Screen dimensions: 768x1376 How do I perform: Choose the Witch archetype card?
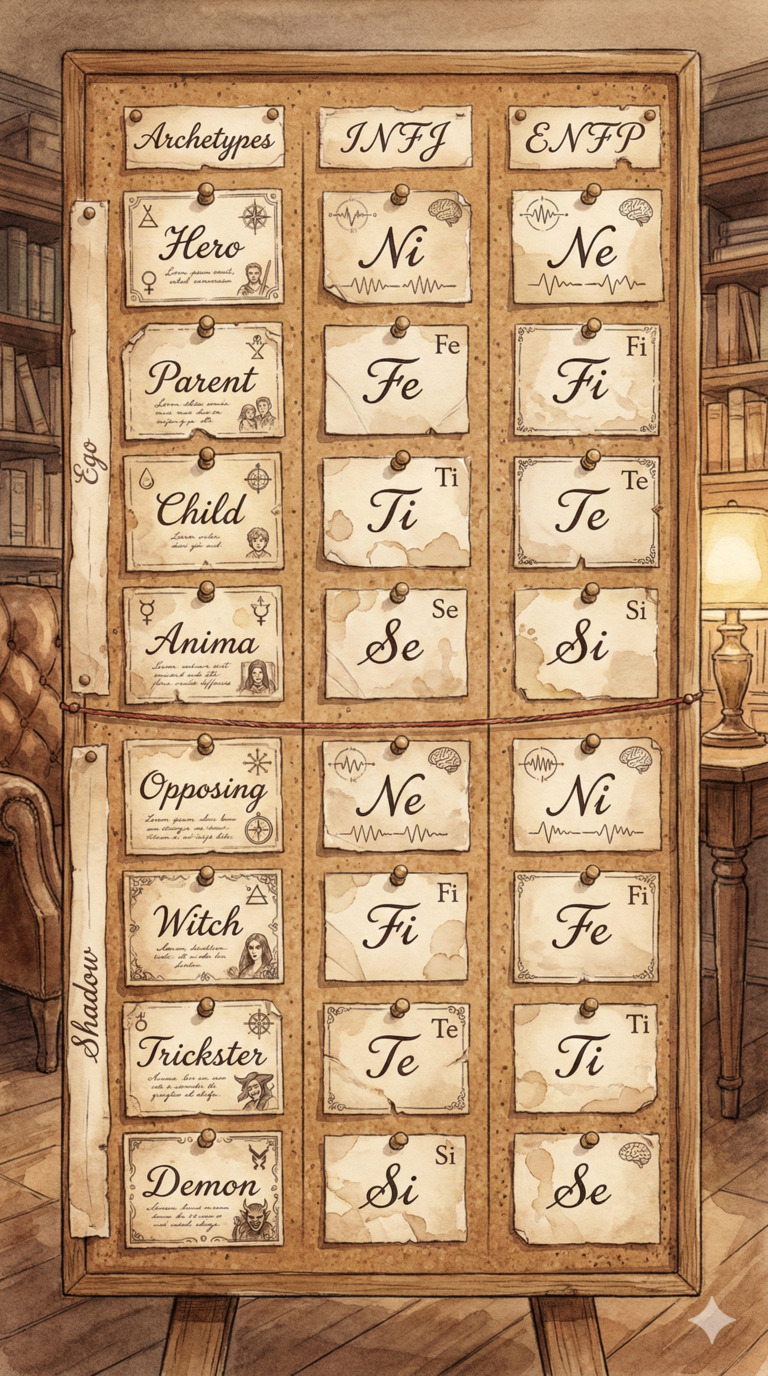[x=202, y=927]
